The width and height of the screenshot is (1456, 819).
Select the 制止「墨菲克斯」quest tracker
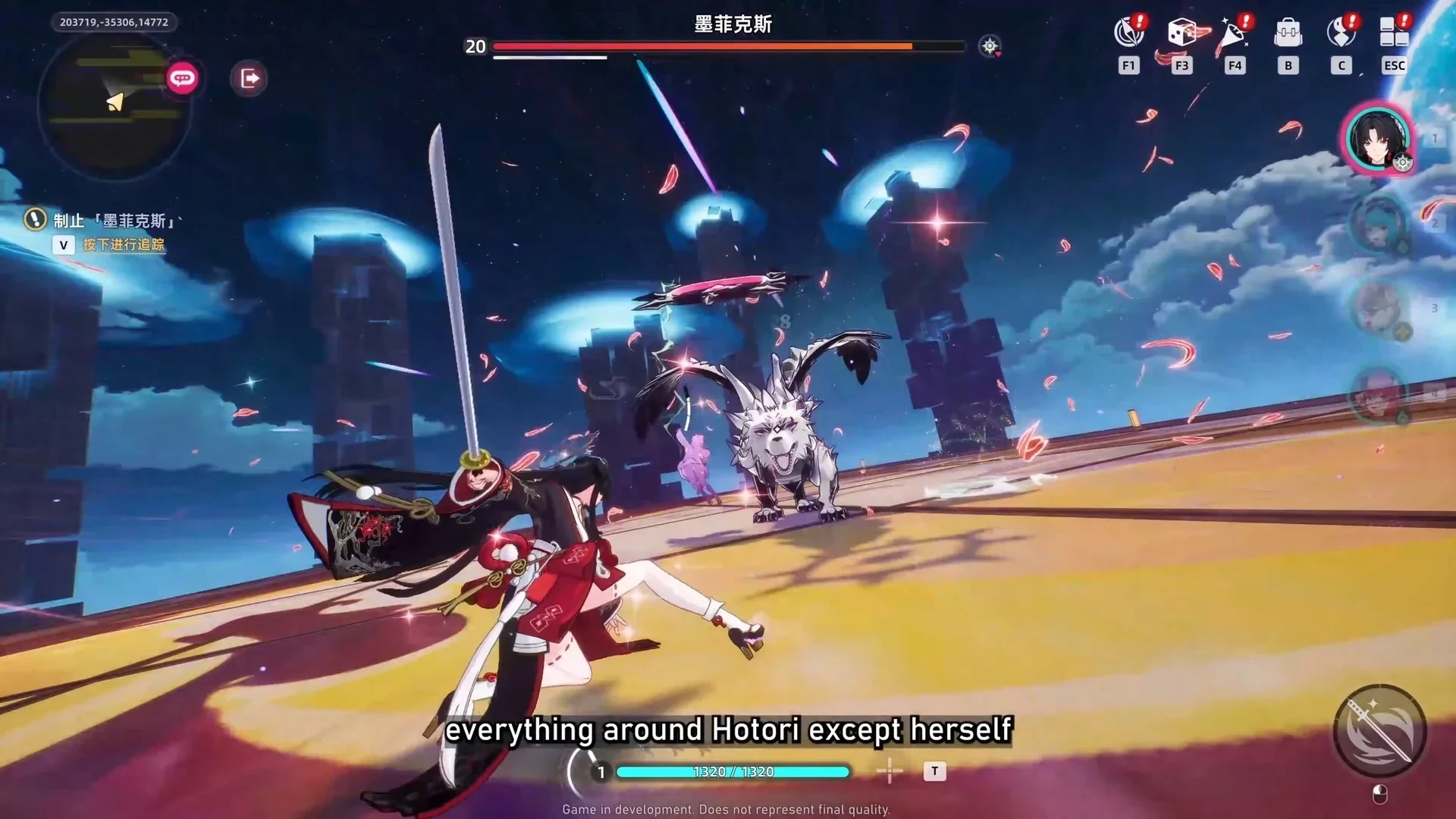point(114,221)
